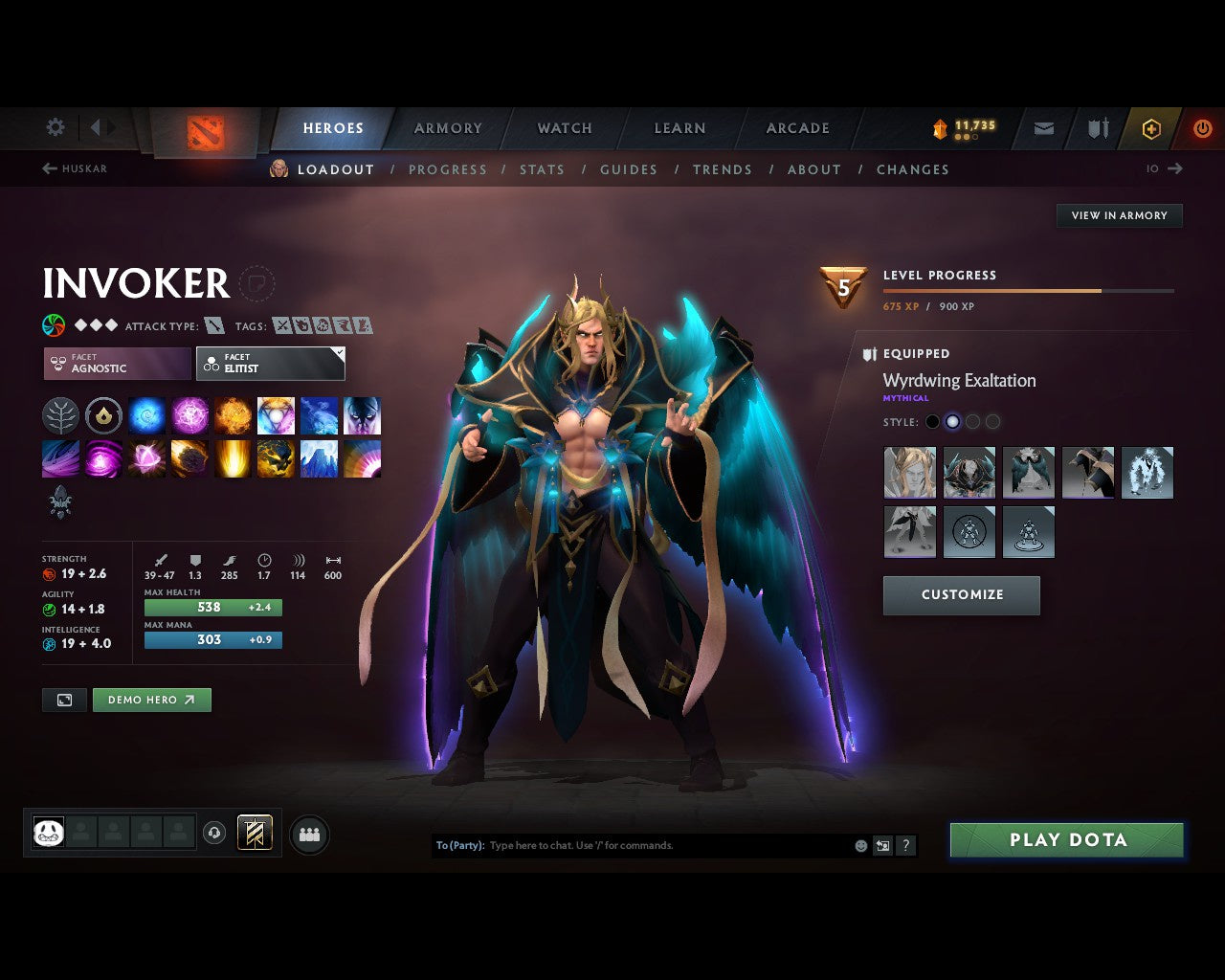The width and height of the screenshot is (1225, 980).
Task: Show Invoker's Progress page
Action: tap(447, 169)
